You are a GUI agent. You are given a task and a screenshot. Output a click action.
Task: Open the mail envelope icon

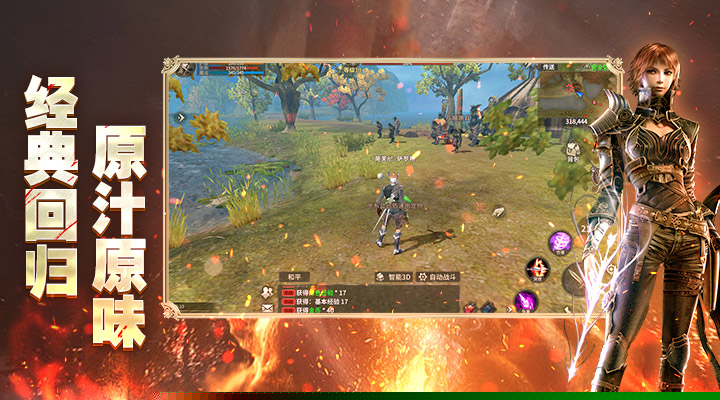click(268, 308)
